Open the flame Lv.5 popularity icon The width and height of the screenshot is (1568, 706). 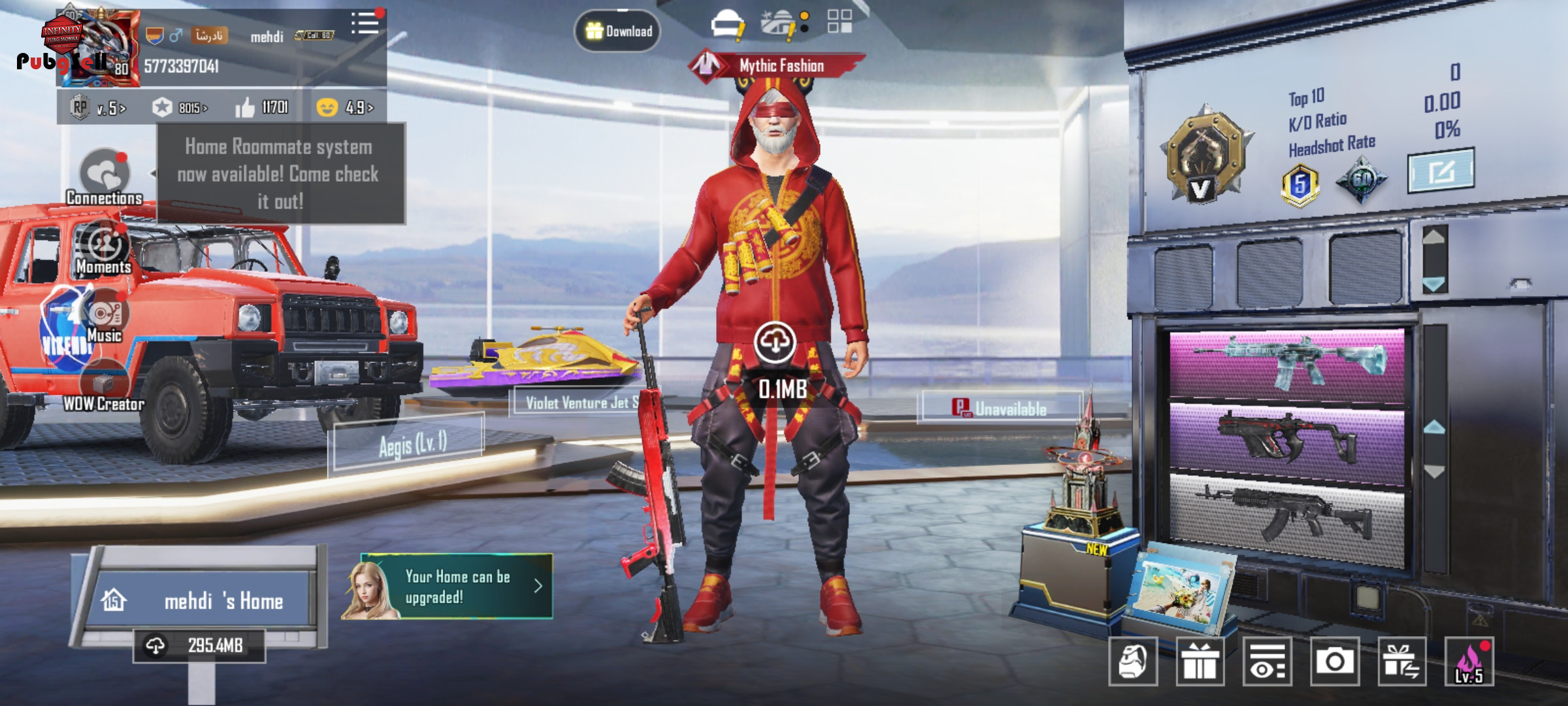(1469, 662)
